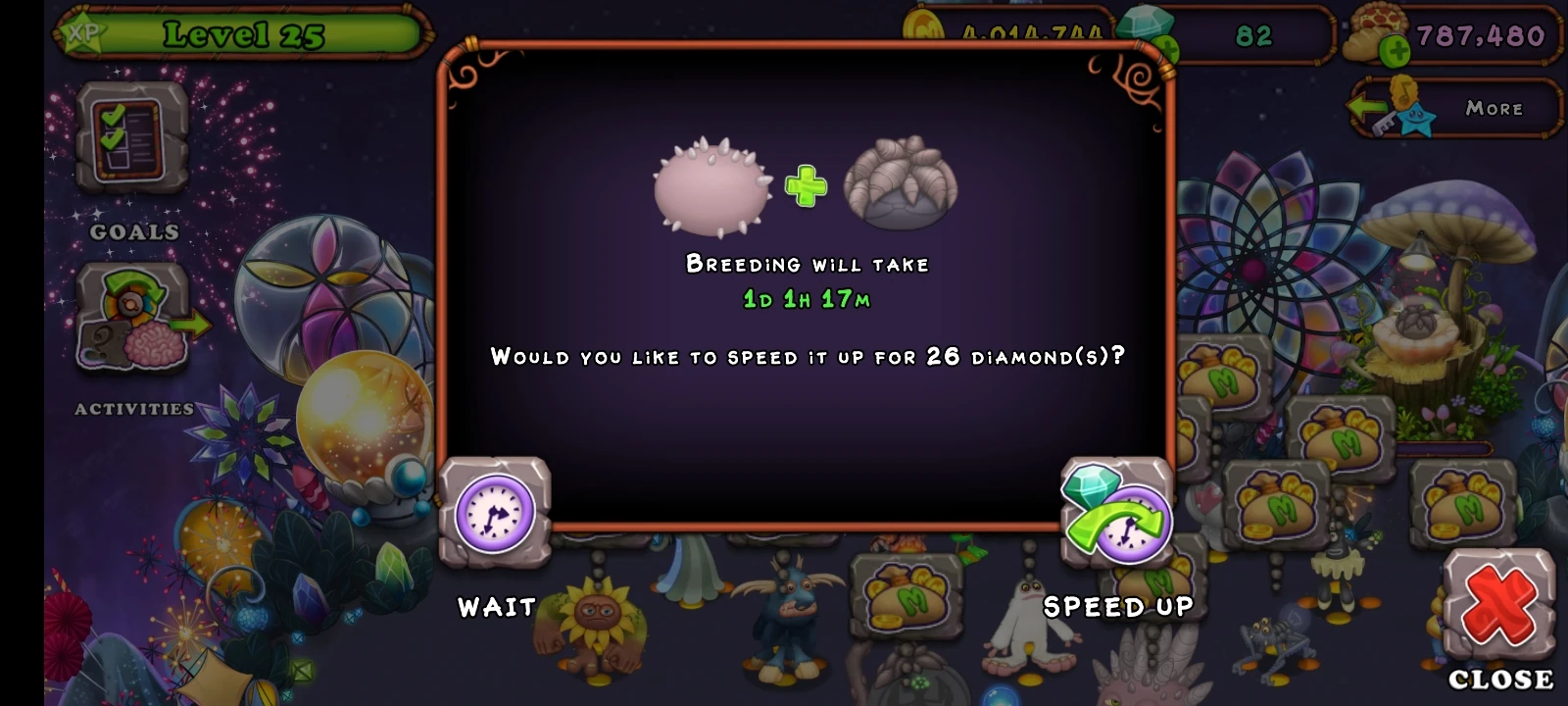Click the pink spiky monster portrait
The image size is (1568, 706).
coord(710,186)
